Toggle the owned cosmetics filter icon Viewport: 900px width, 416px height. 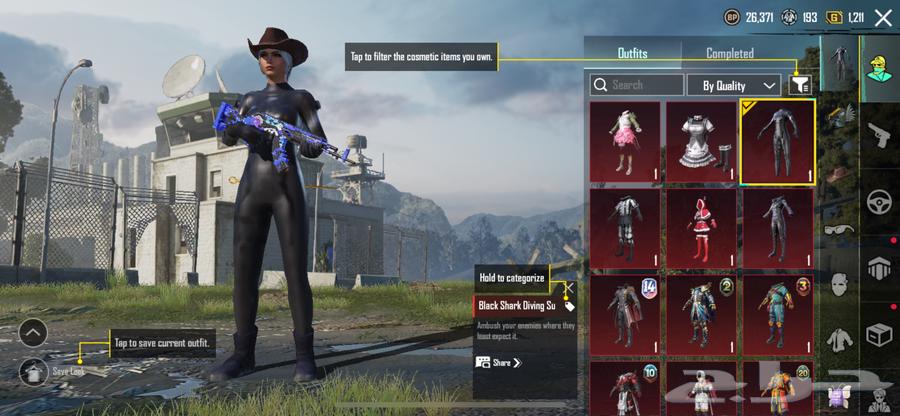(799, 85)
